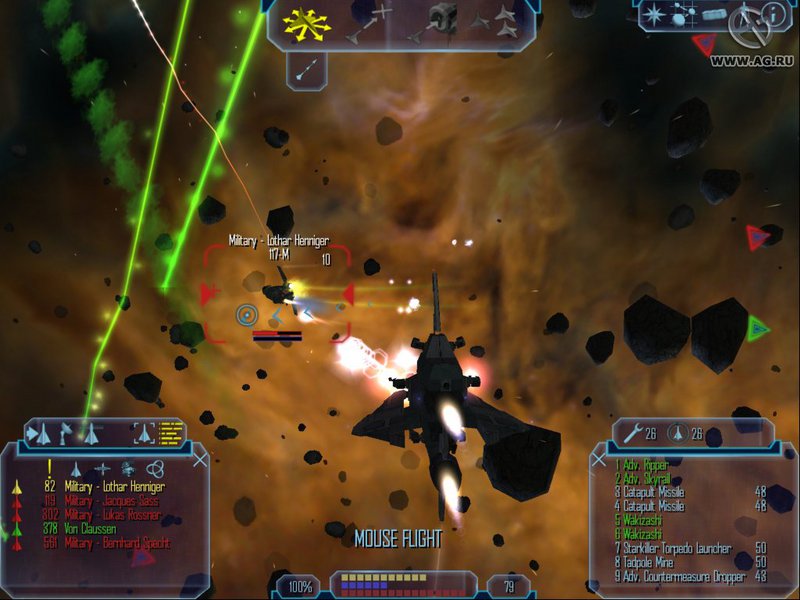Close the weapons list panel

(x=599, y=460)
